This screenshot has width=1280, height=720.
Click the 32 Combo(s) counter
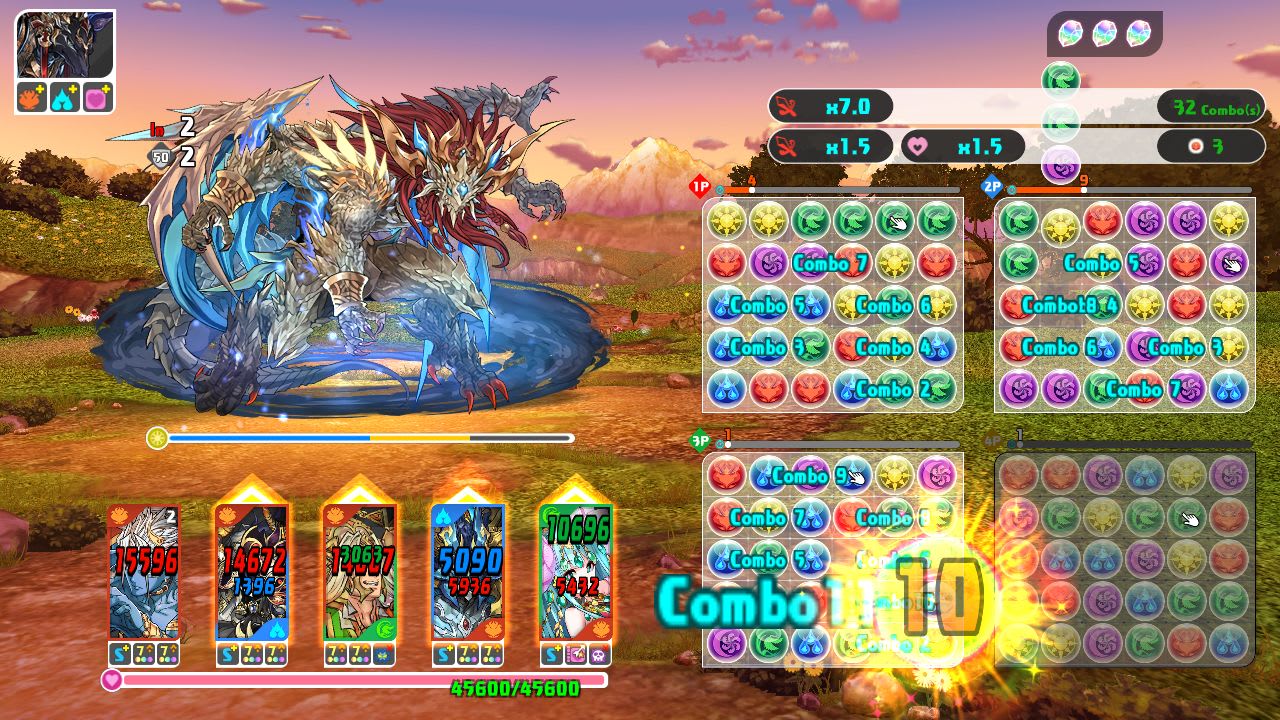pyautogui.click(x=1210, y=106)
